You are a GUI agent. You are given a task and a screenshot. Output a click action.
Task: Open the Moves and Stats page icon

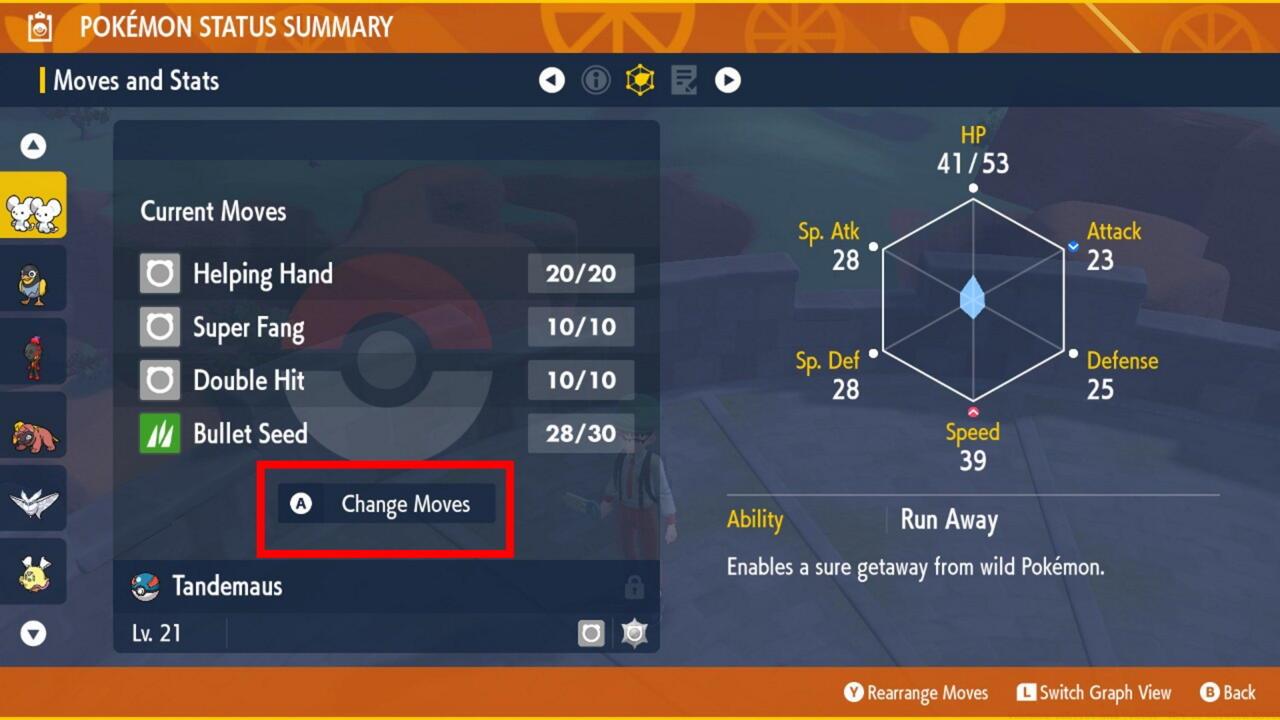[x=640, y=80]
